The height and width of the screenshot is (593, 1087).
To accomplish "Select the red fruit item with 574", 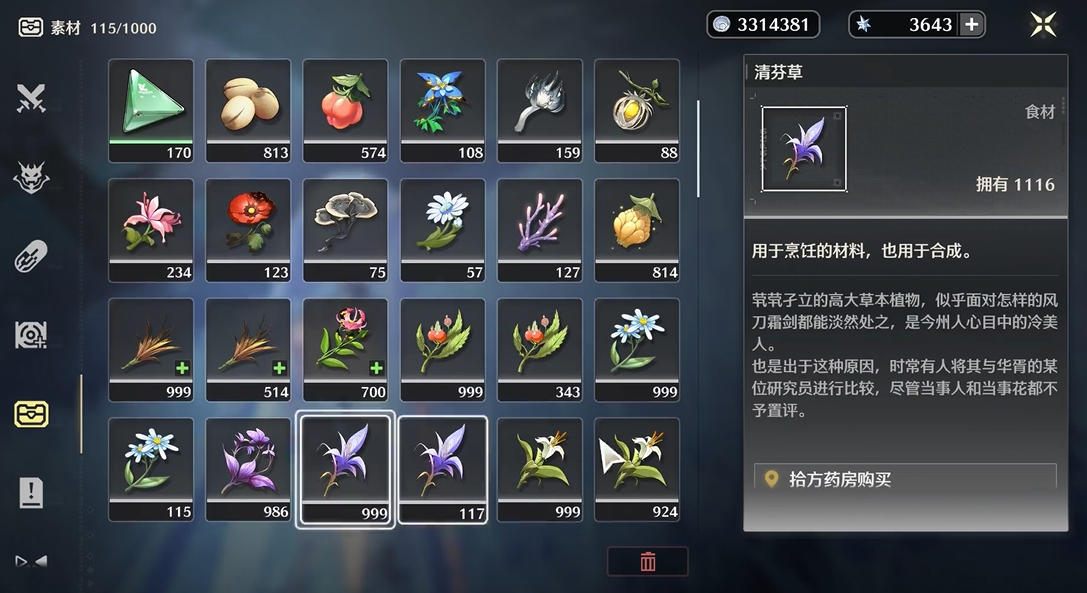I will click(345, 110).
